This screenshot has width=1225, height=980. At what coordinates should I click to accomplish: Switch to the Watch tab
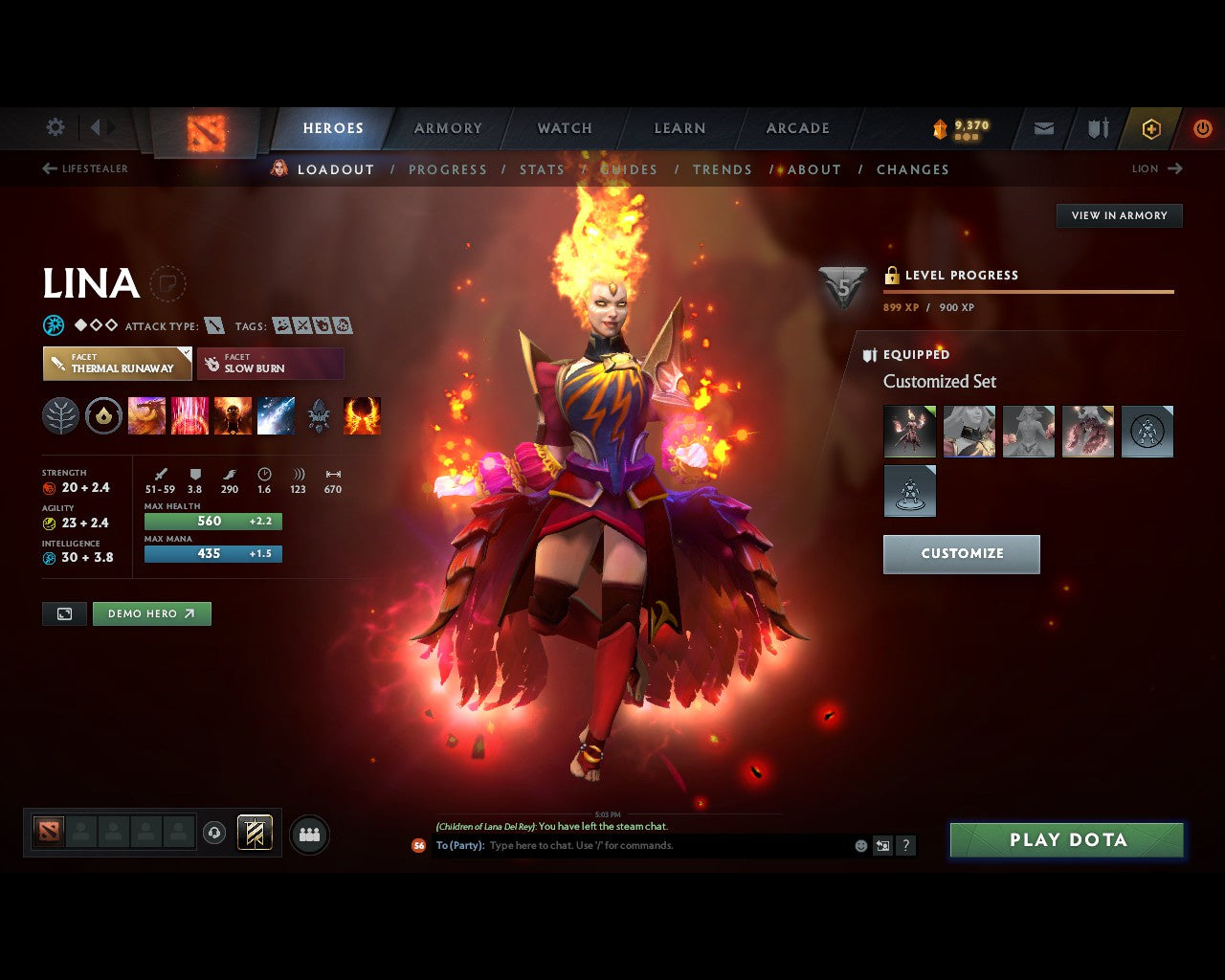pyautogui.click(x=565, y=128)
